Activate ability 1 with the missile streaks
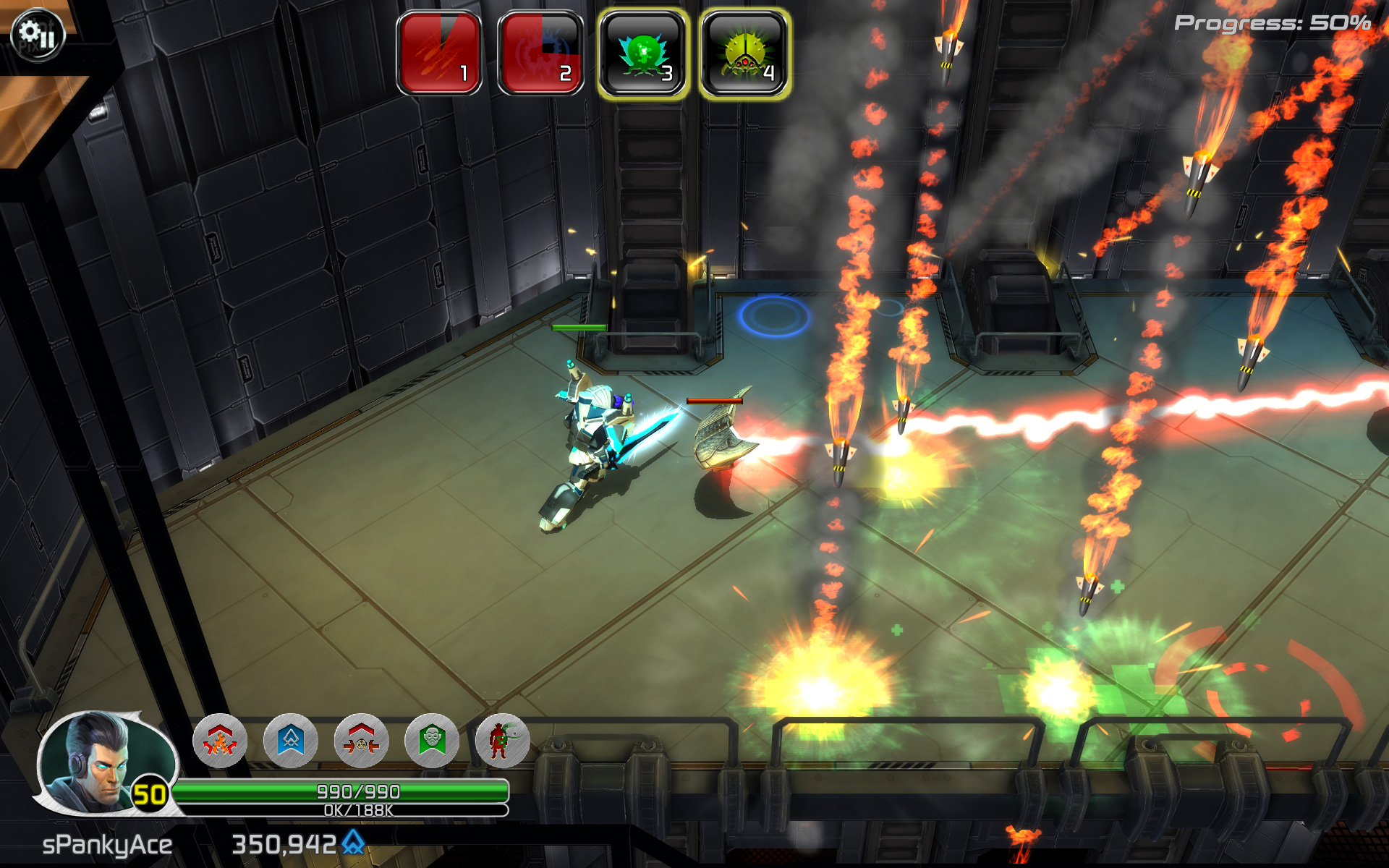Image resolution: width=1389 pixels, height=868 pixels. (x=439, y=53)
